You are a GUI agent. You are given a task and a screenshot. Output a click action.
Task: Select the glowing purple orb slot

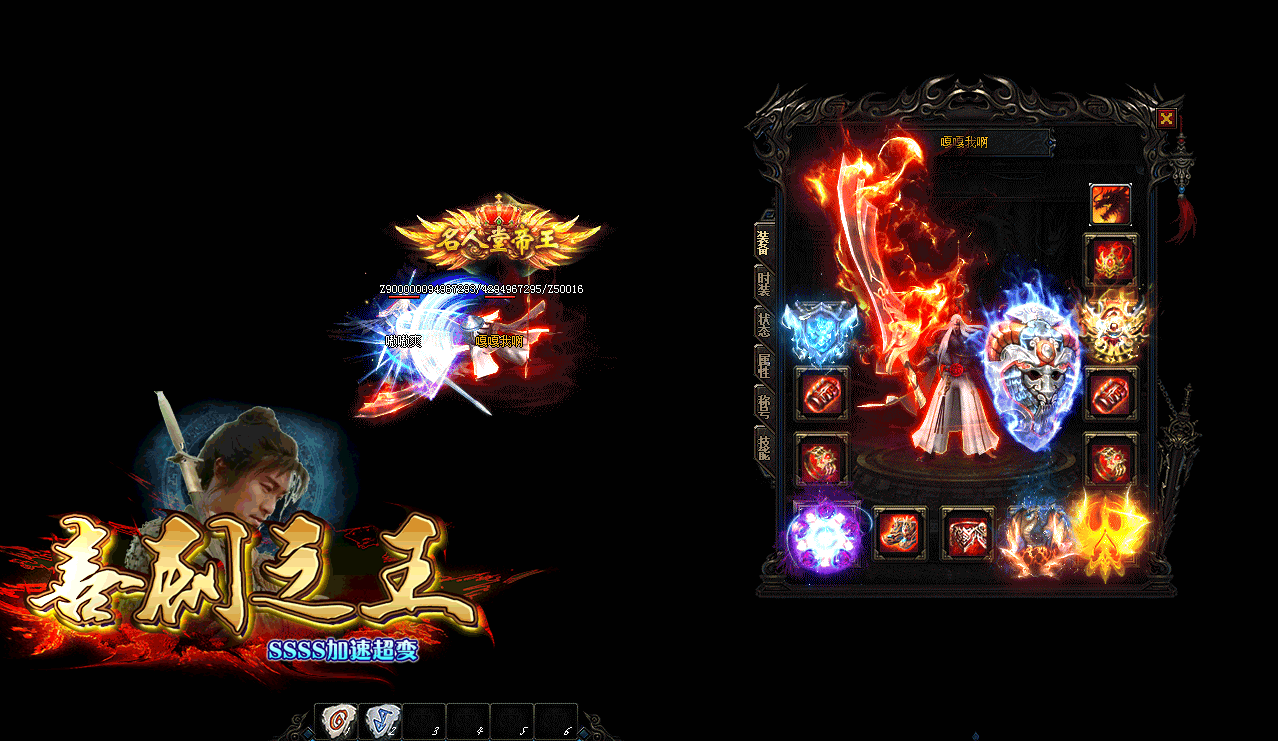825,537
